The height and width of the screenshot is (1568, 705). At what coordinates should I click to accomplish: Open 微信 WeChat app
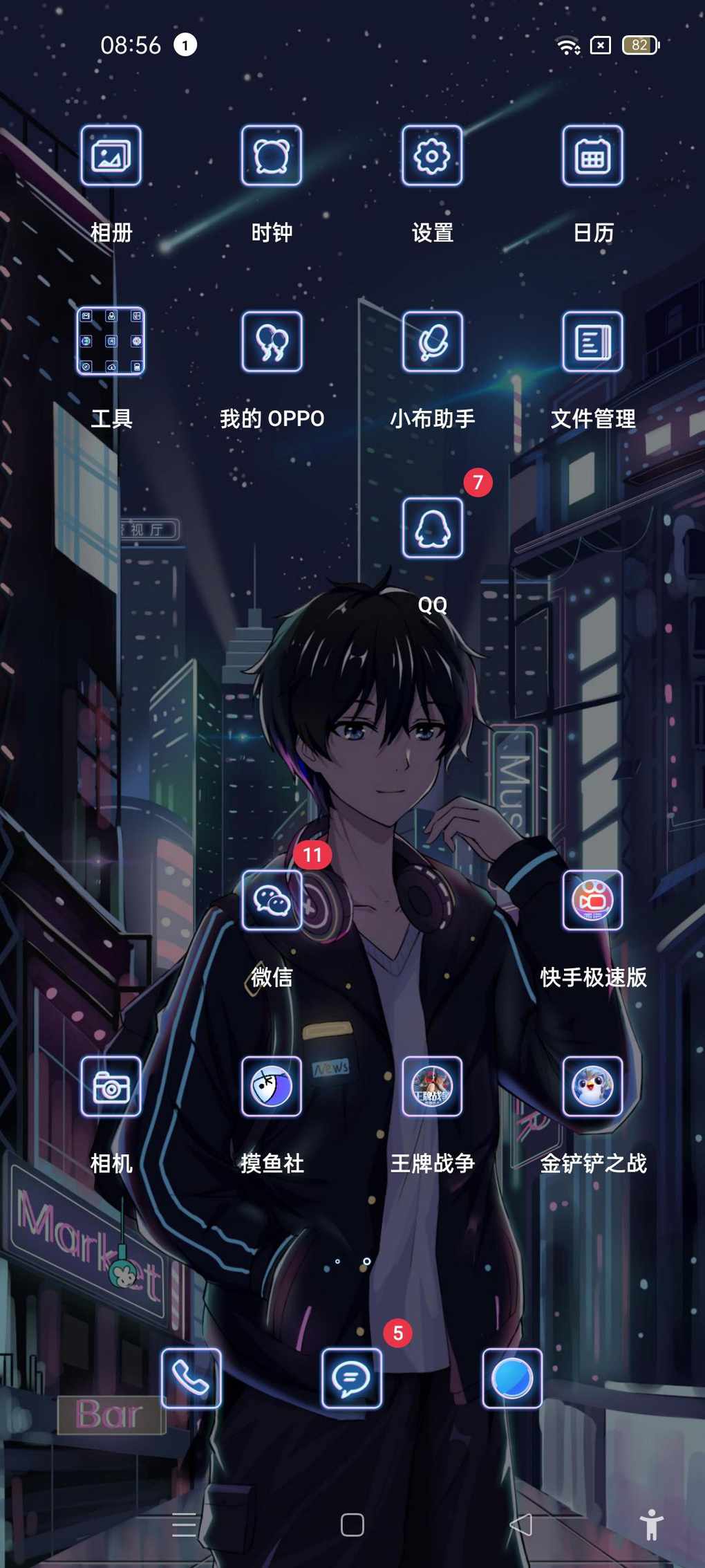(272, 900)
